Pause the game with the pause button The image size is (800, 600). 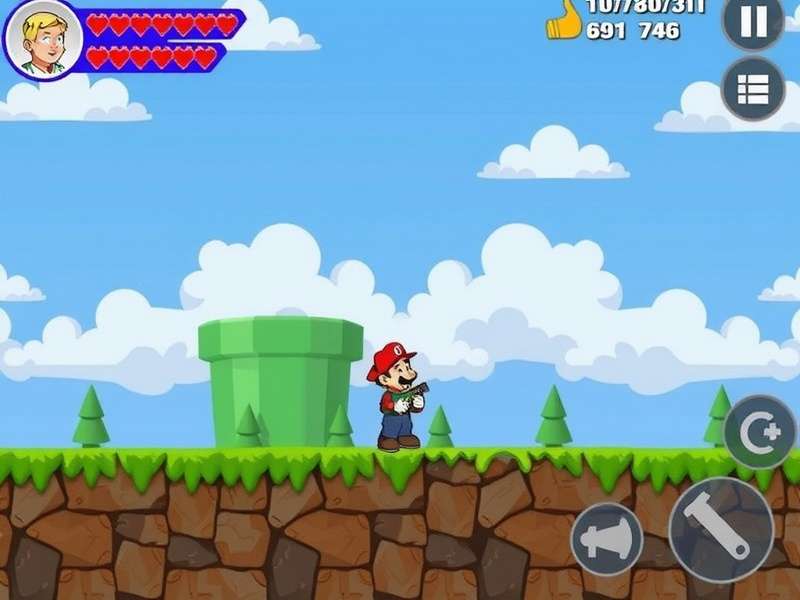(x=752, y=20)
